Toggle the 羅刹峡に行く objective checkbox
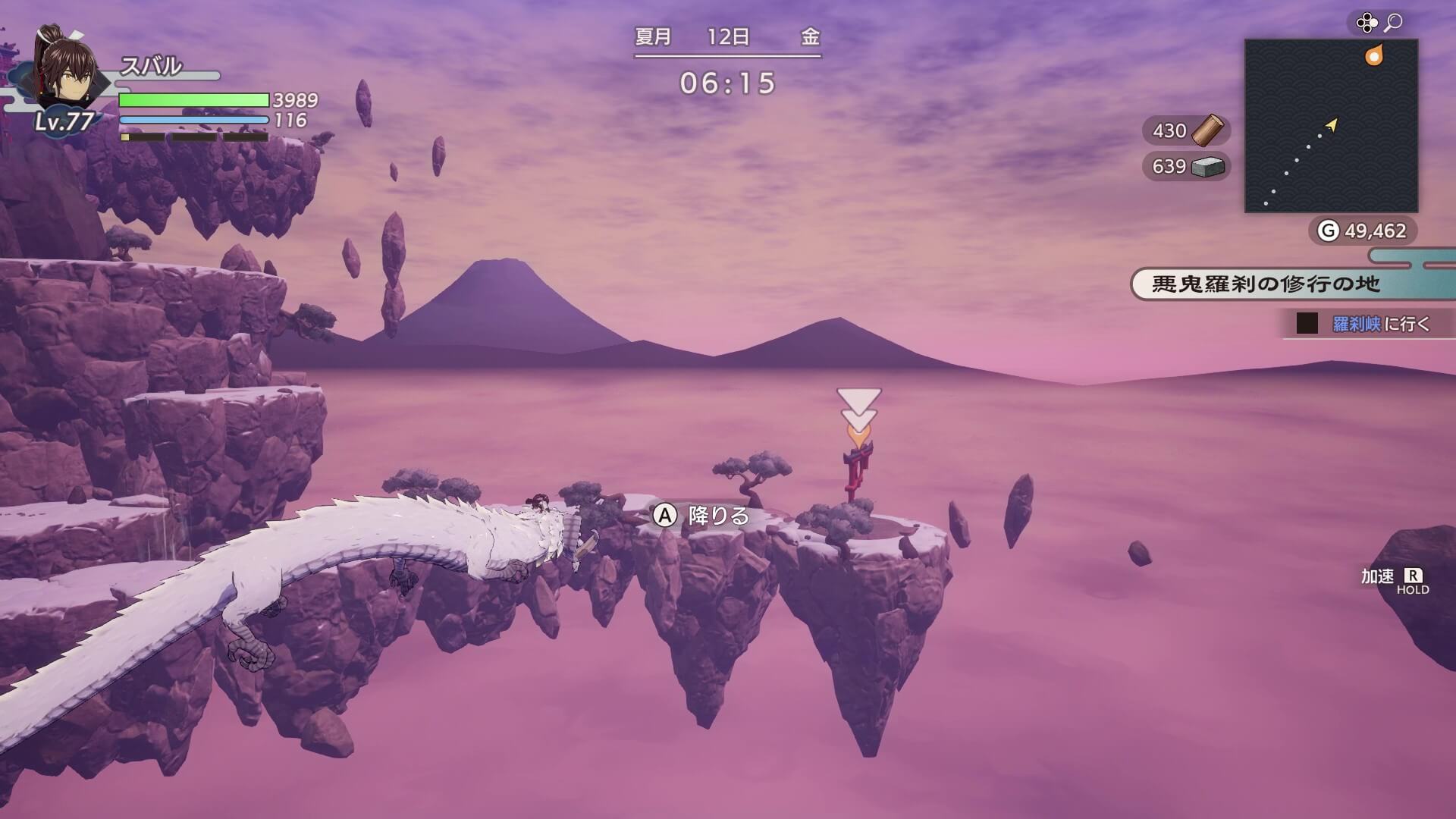1456x819 pixels. tap(1307, 324)
